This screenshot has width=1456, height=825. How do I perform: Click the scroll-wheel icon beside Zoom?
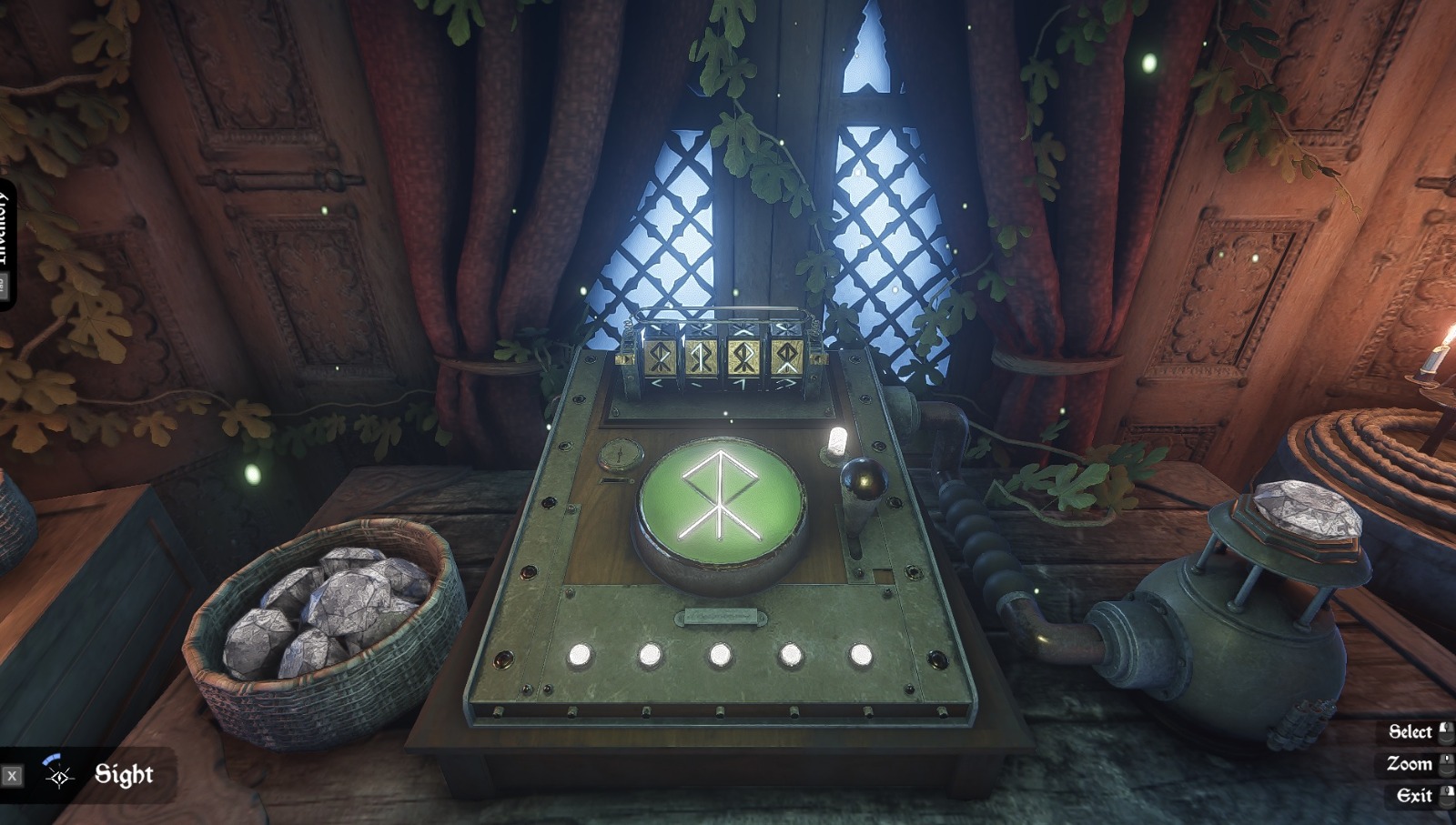point(1448,763)
